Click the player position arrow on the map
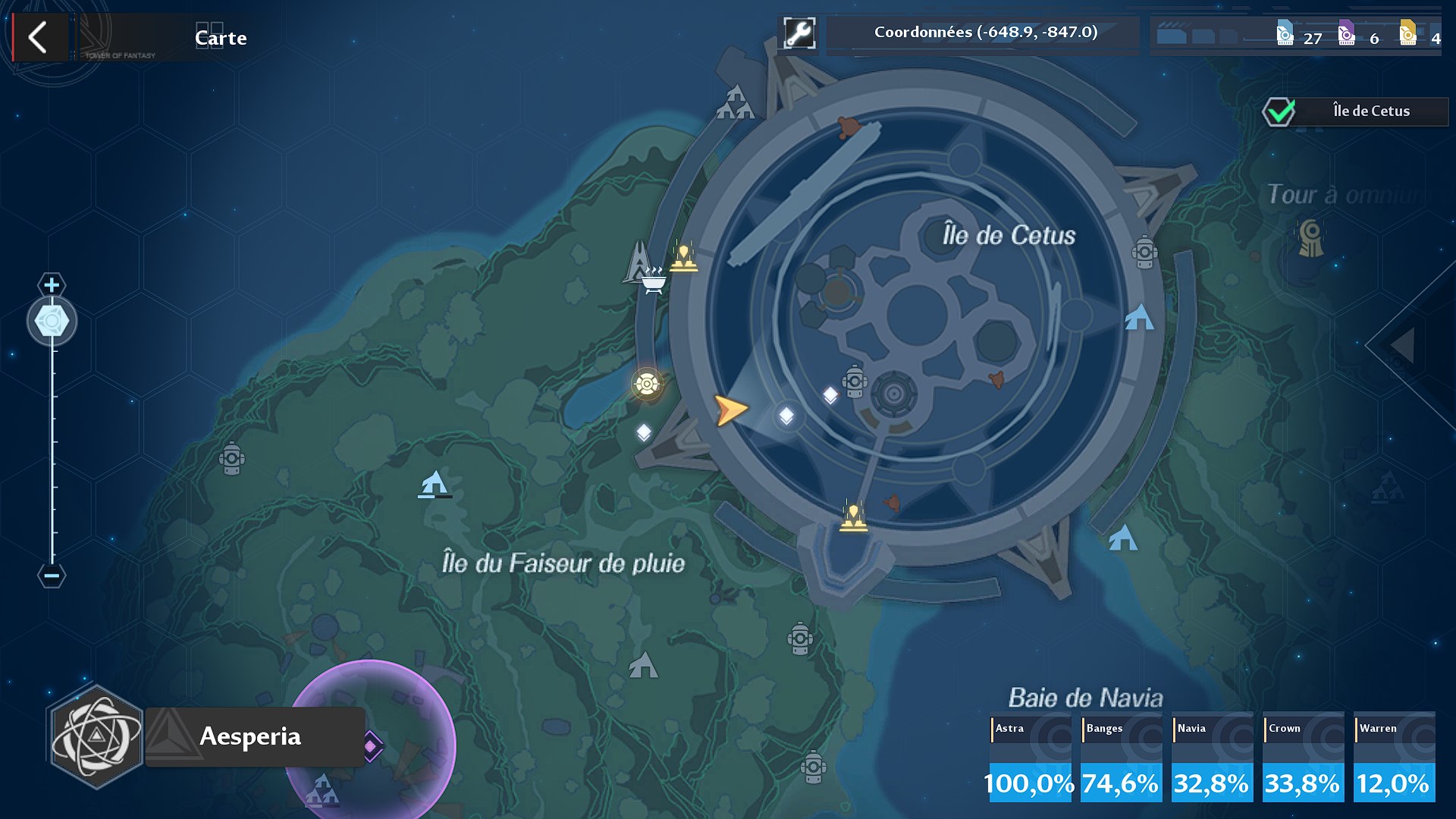The image size is (1456, 819). tap(730, 409)
